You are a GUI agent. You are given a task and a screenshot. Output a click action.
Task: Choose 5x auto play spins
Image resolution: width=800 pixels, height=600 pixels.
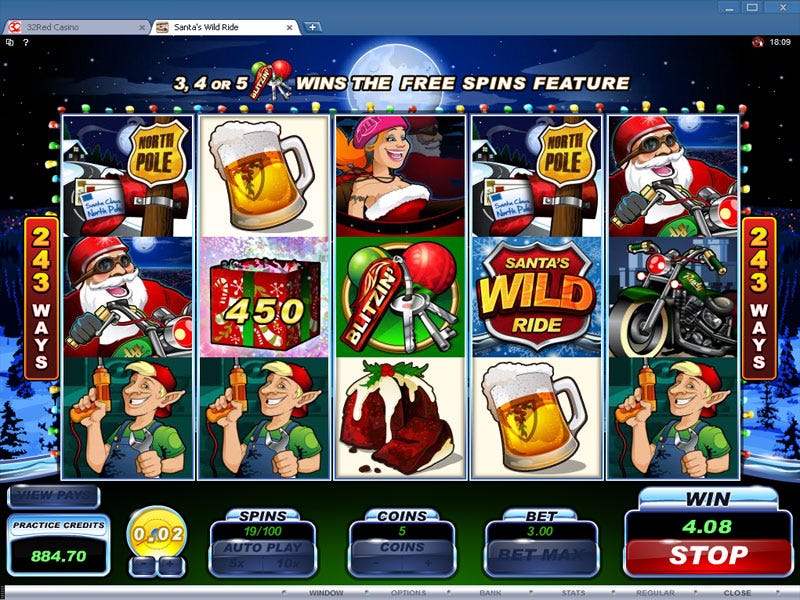[237, 563]
